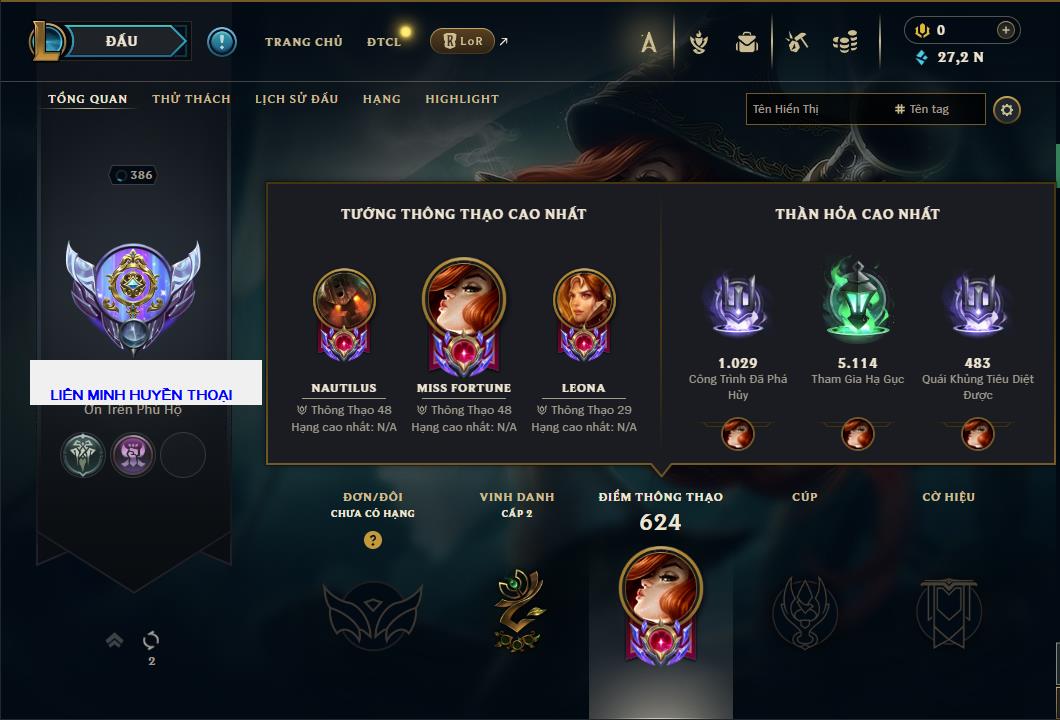
Task: Open the TRANG CHỦ home page
Action: tap(303, 42)
